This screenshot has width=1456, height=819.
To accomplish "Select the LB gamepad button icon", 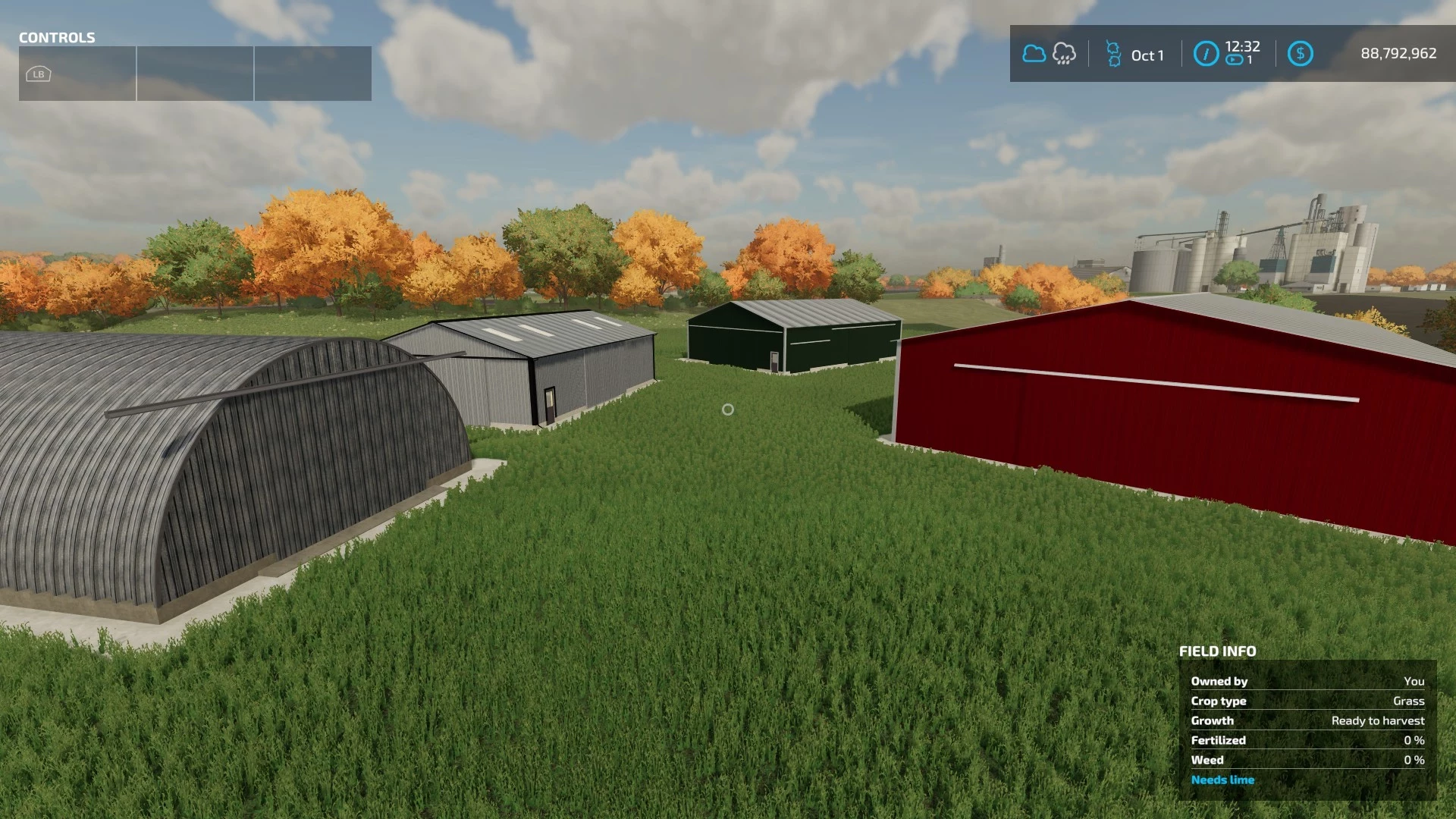I will pos(38,74).
